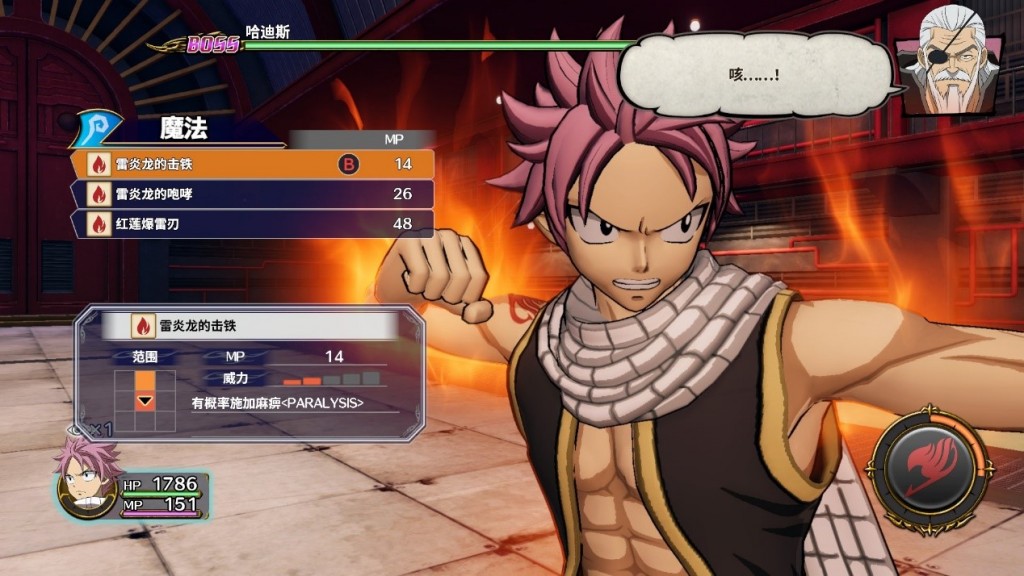The width and height of the screenshot is (1024, 576).
Task: Pick the 红莲爆雷刃 spell
Action: [x=252, y=224]
